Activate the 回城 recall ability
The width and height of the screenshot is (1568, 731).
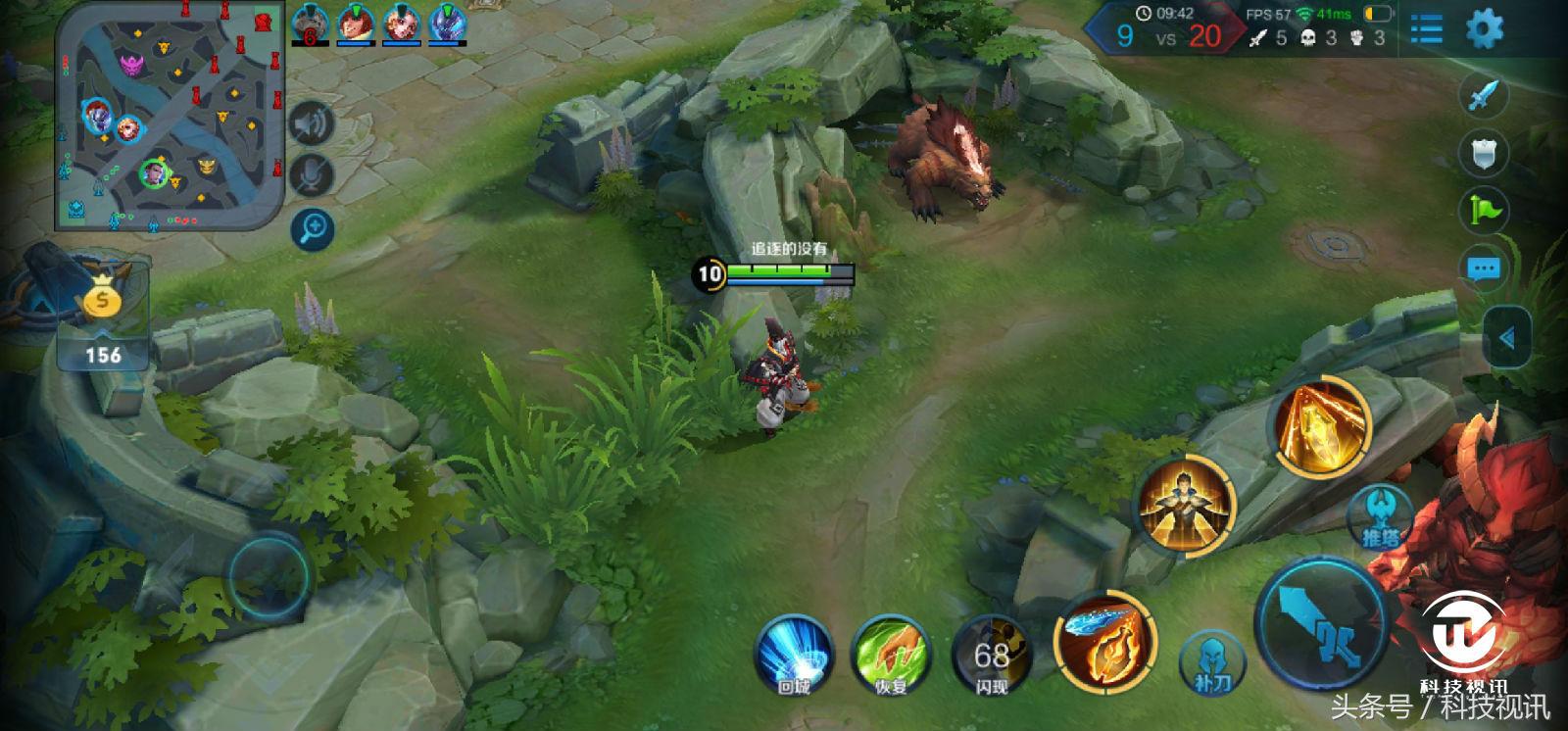(x=793, y=654)
